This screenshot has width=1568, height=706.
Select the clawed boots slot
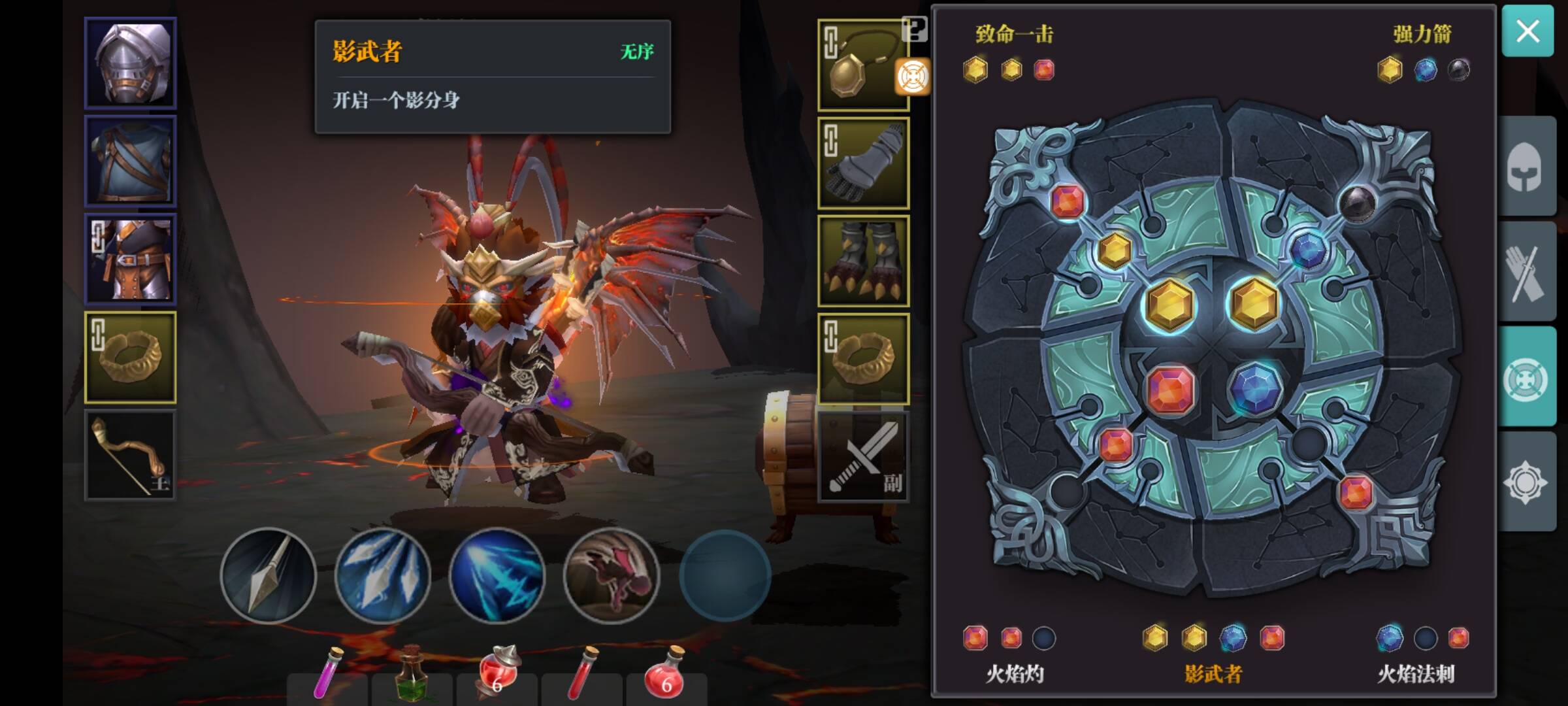pos(864,261)
